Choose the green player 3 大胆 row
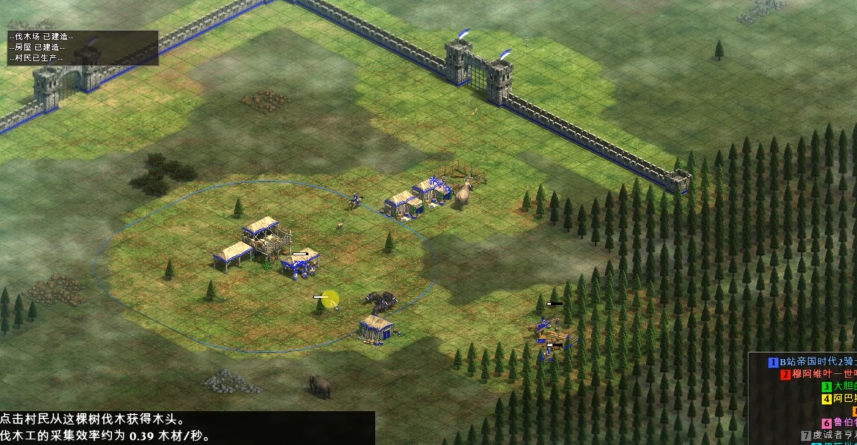This screenshot has width=857, height=445. pyautogui.click(x=838, y=386)
